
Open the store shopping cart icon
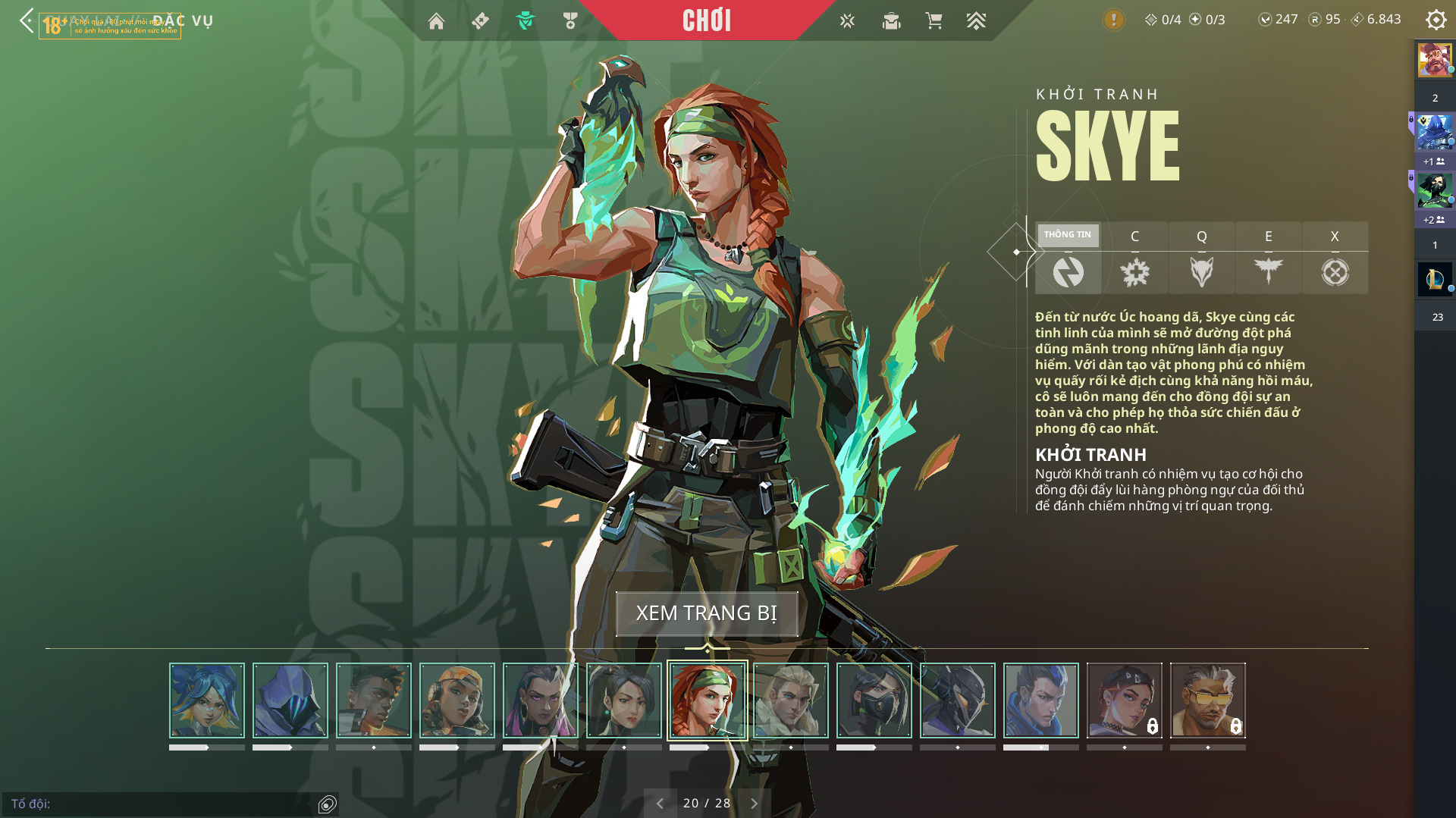[934, 21]
